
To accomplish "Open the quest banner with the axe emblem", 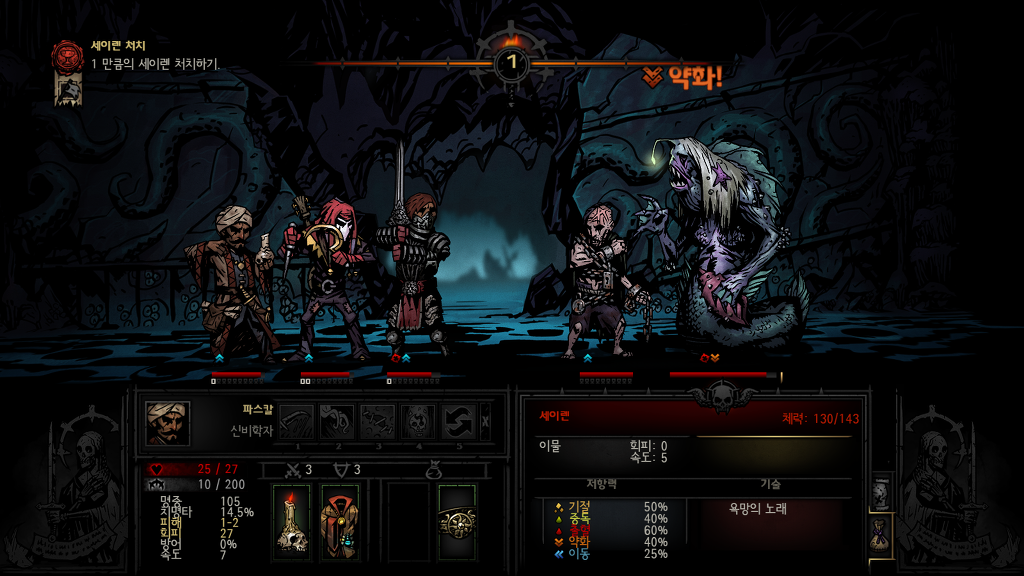I will [68, 90].
